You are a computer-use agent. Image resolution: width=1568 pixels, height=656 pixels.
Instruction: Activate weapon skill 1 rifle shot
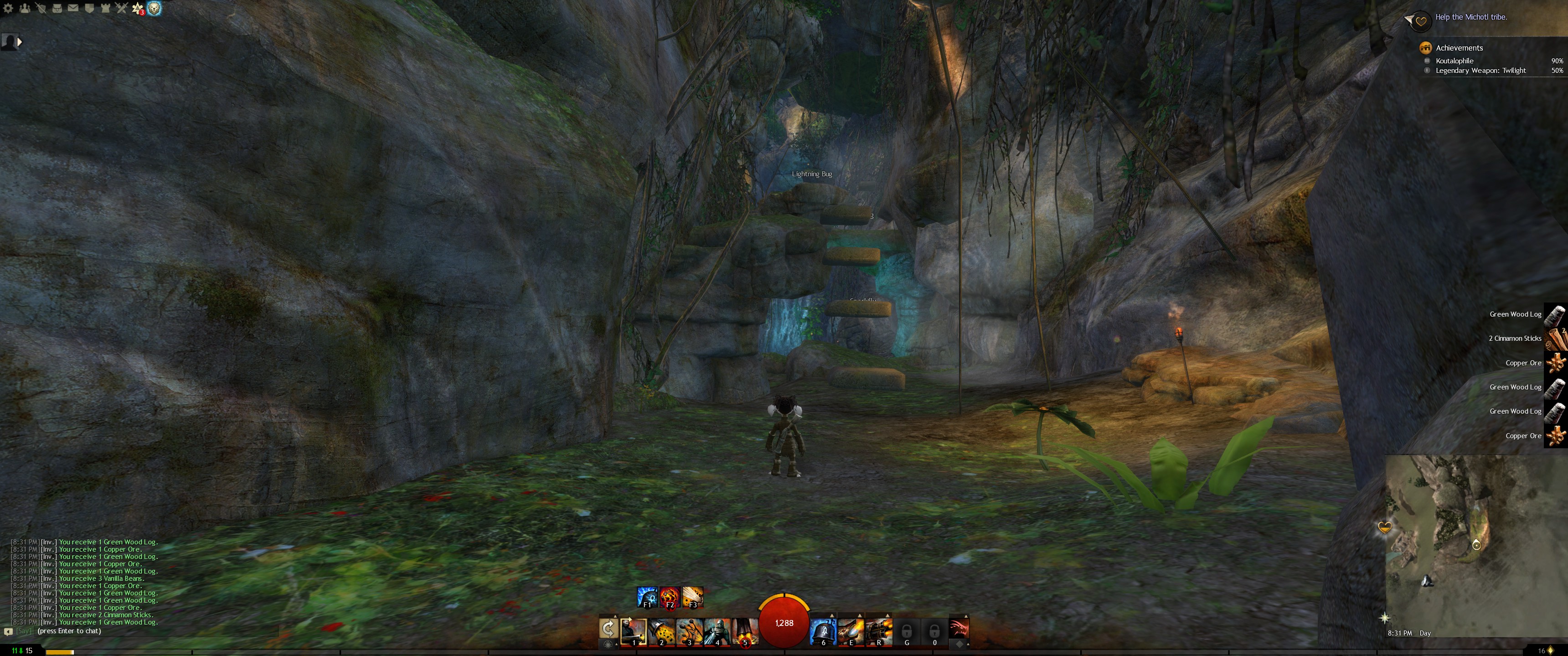[633, 631]
